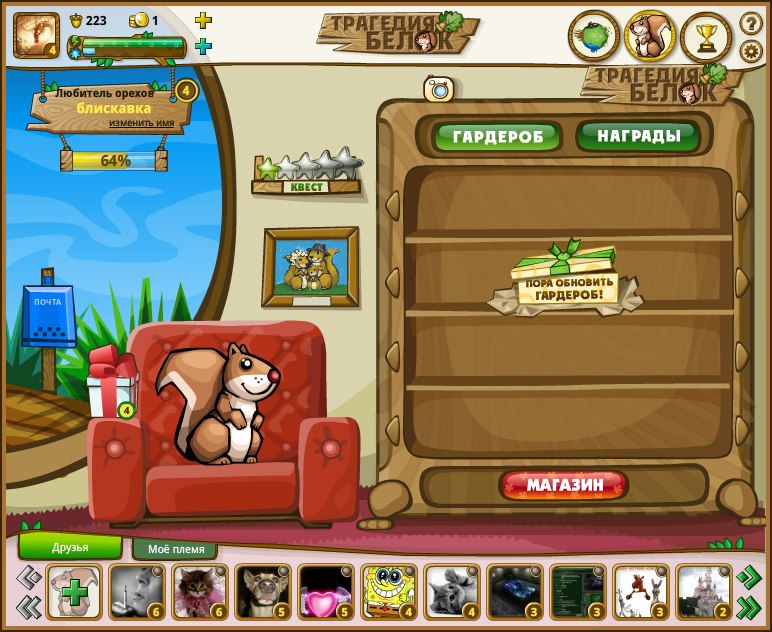Add a friend with the green plus tile
The width and height of the screenshot is (772, 632).
(75, 592)
